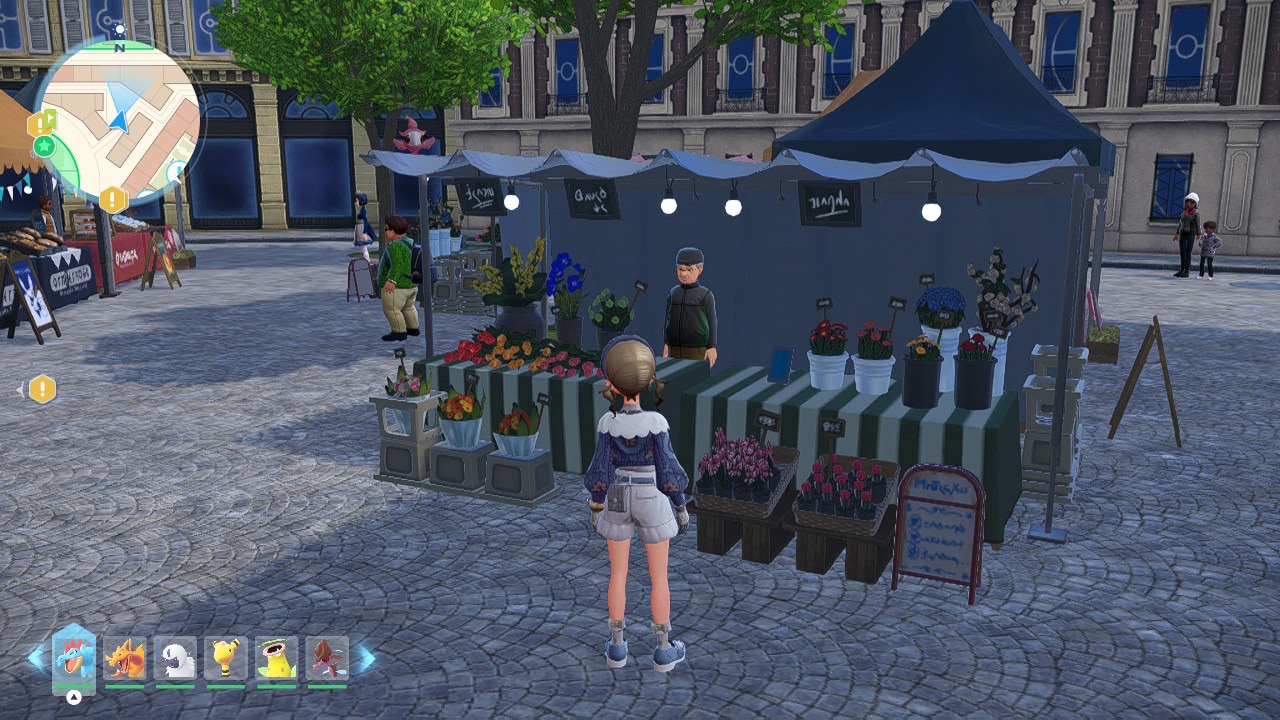
Task: Select the green star marker on minimap
Action: pyautogui.click(x=44, y=147)
